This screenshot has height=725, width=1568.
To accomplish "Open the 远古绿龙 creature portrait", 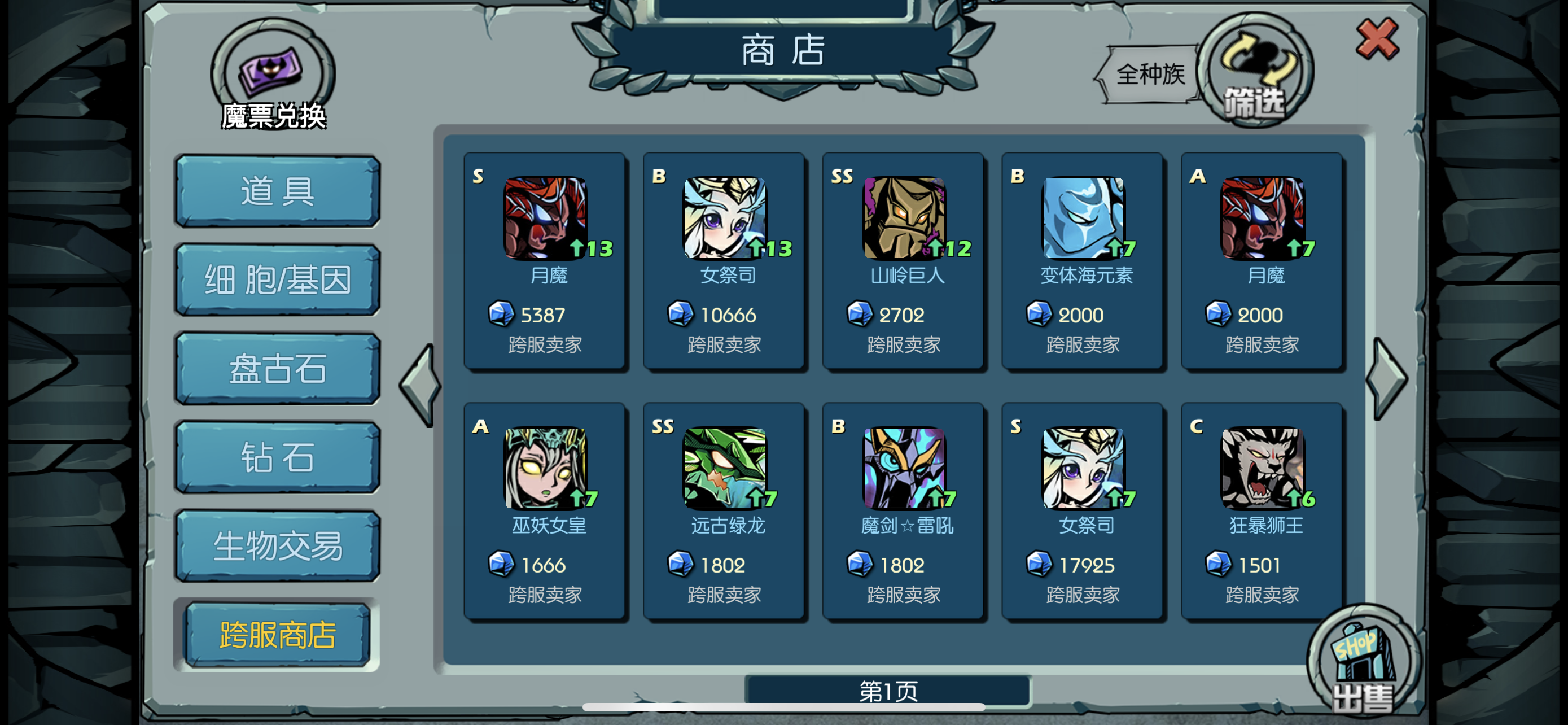I will tap(724, 469).
